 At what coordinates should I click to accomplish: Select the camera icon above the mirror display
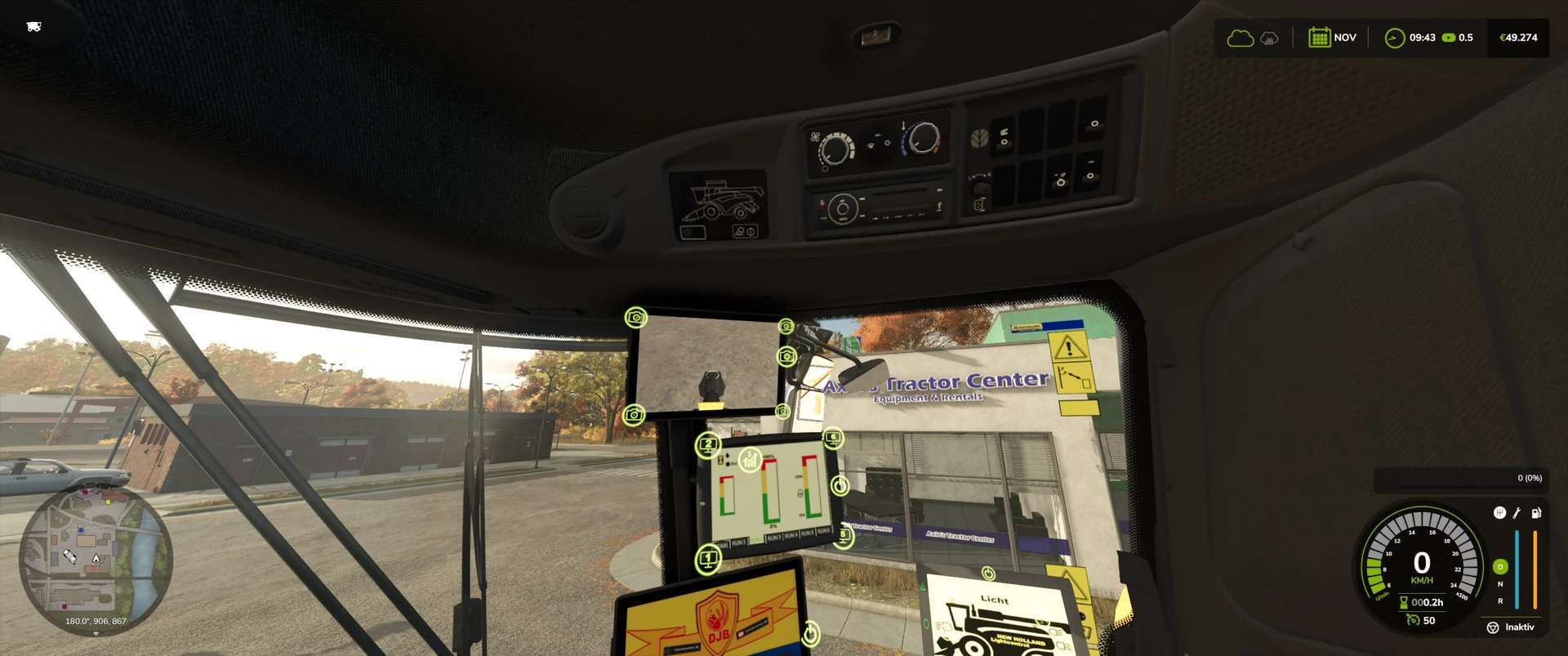pos(636,319)
